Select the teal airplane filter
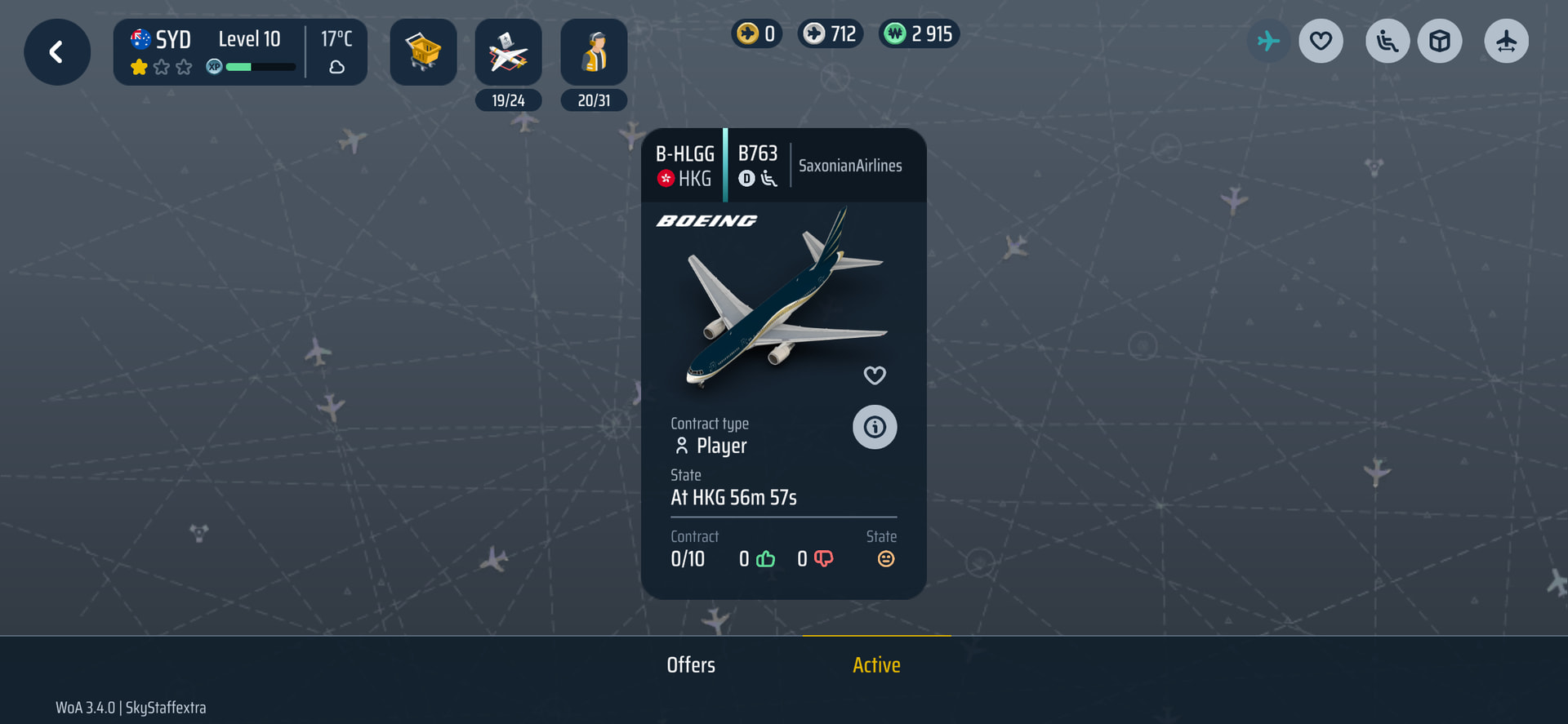This screenshot has width=1568, height=724. (x=1268, y=41)
